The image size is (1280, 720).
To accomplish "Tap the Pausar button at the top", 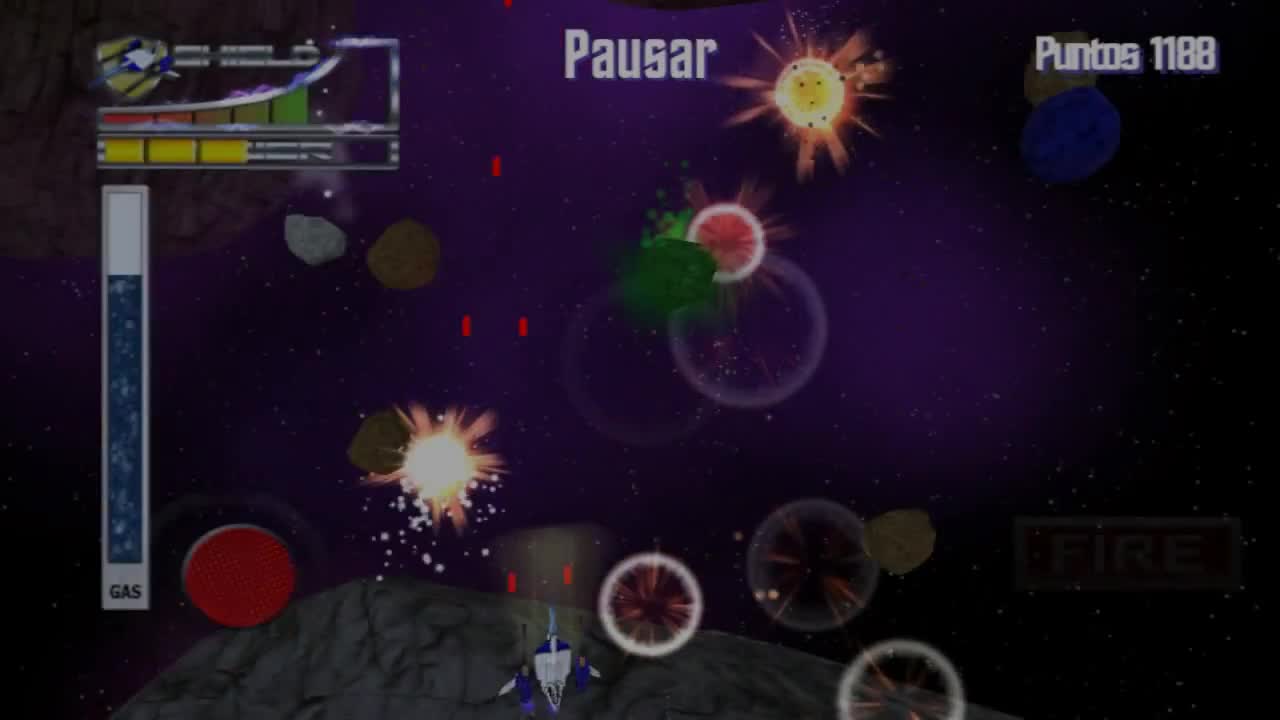I will pyautogui.click(x=637, y=55).
